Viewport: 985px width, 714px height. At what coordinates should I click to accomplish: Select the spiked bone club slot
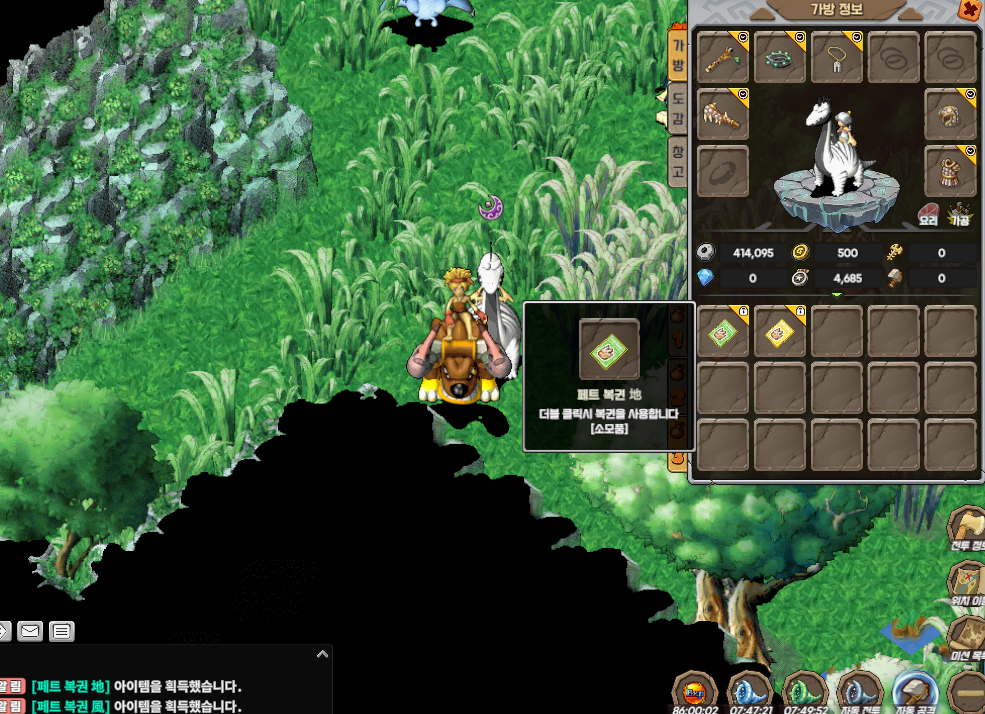pos(722,113)
